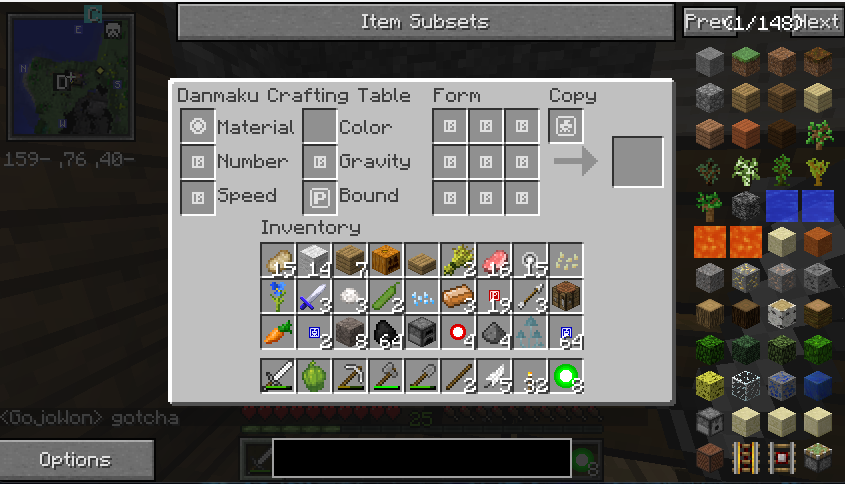The image size is (845, 484).
Task: Click the empty crafting output slot
Action: click(637, 162)
